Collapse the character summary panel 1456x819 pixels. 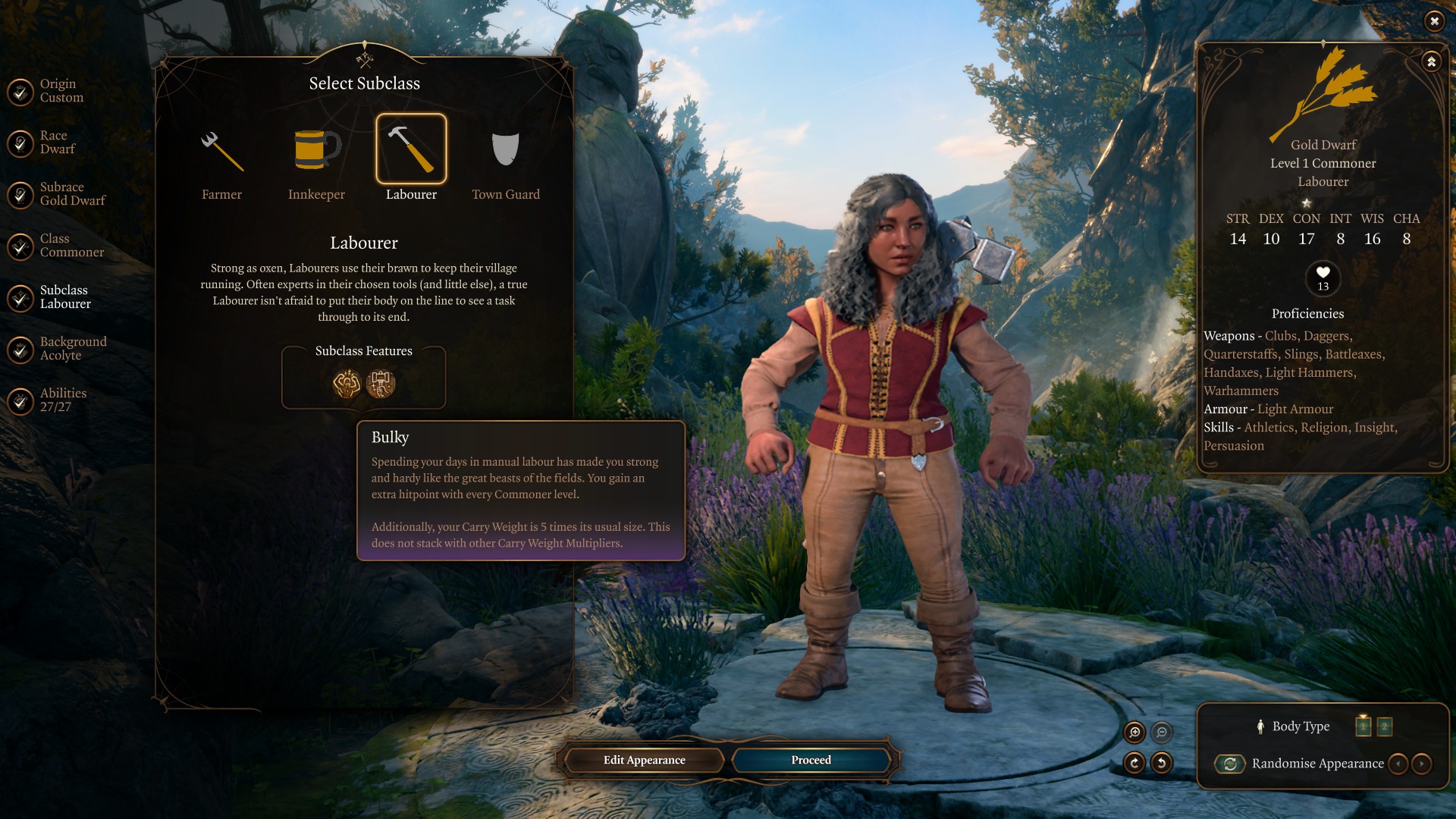(x=1431, y=62)
